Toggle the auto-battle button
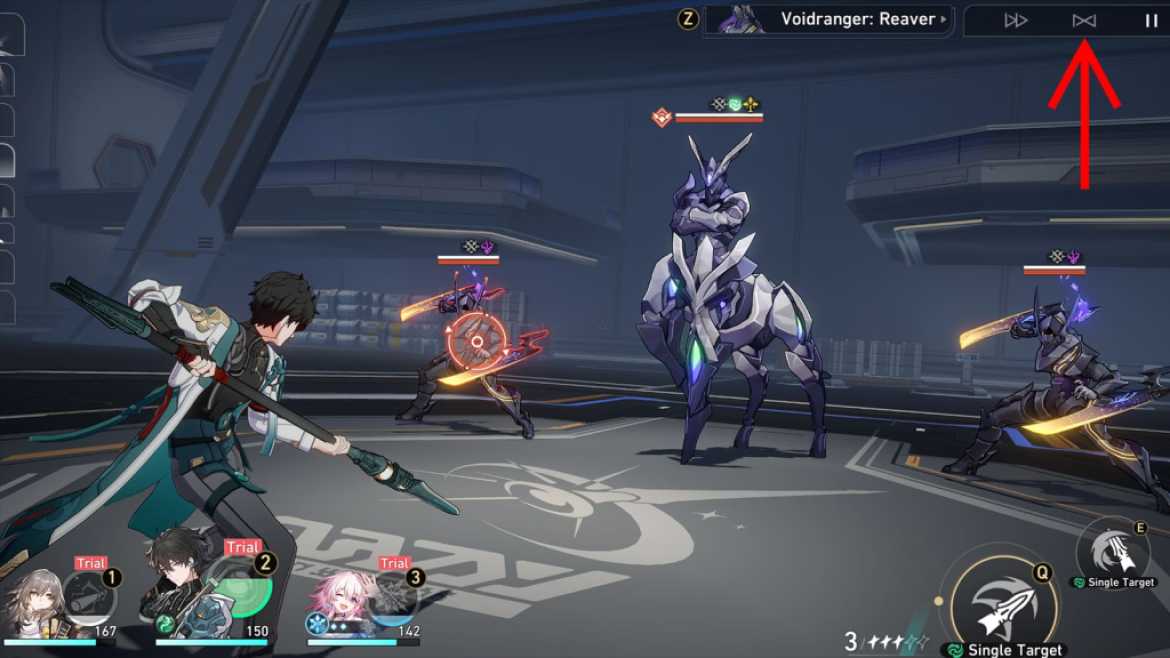Viewport: 1170px width, 658px height. point(1084,20)
